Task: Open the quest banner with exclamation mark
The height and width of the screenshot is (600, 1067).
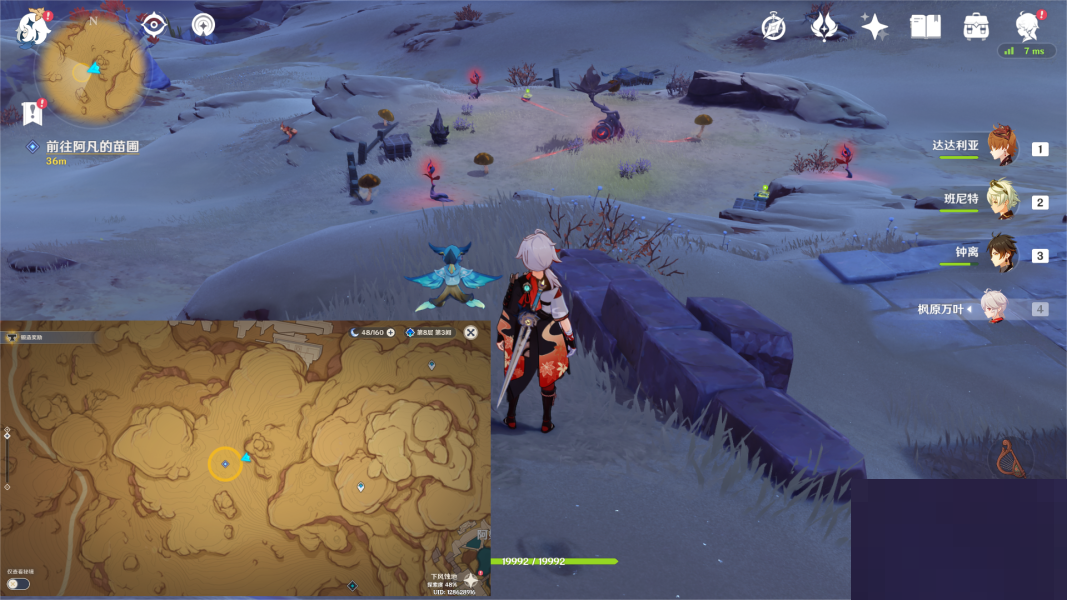Action: pyautogui.click(x=31, y=111)
